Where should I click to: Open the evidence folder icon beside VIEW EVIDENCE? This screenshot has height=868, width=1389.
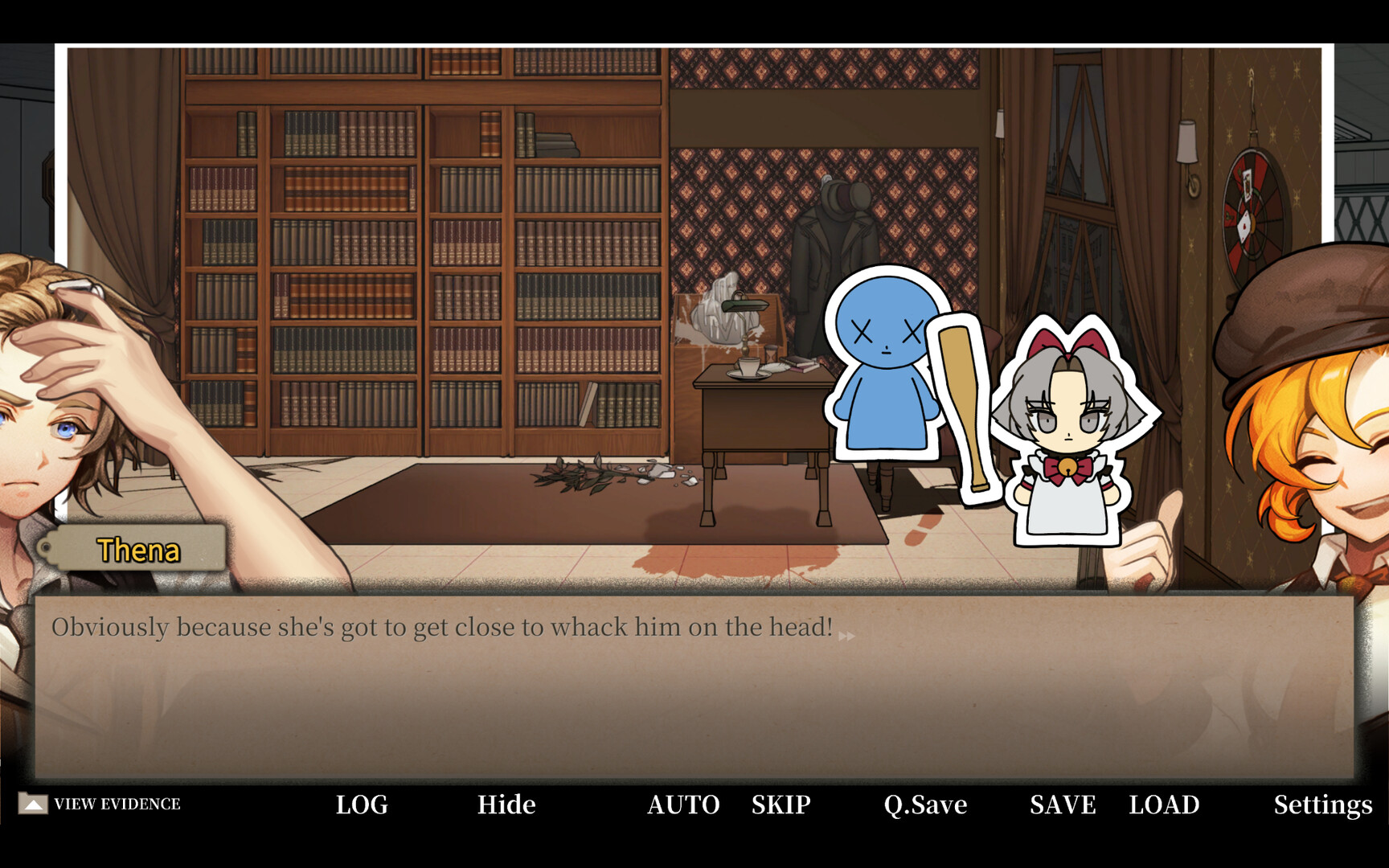coord(34,802)
